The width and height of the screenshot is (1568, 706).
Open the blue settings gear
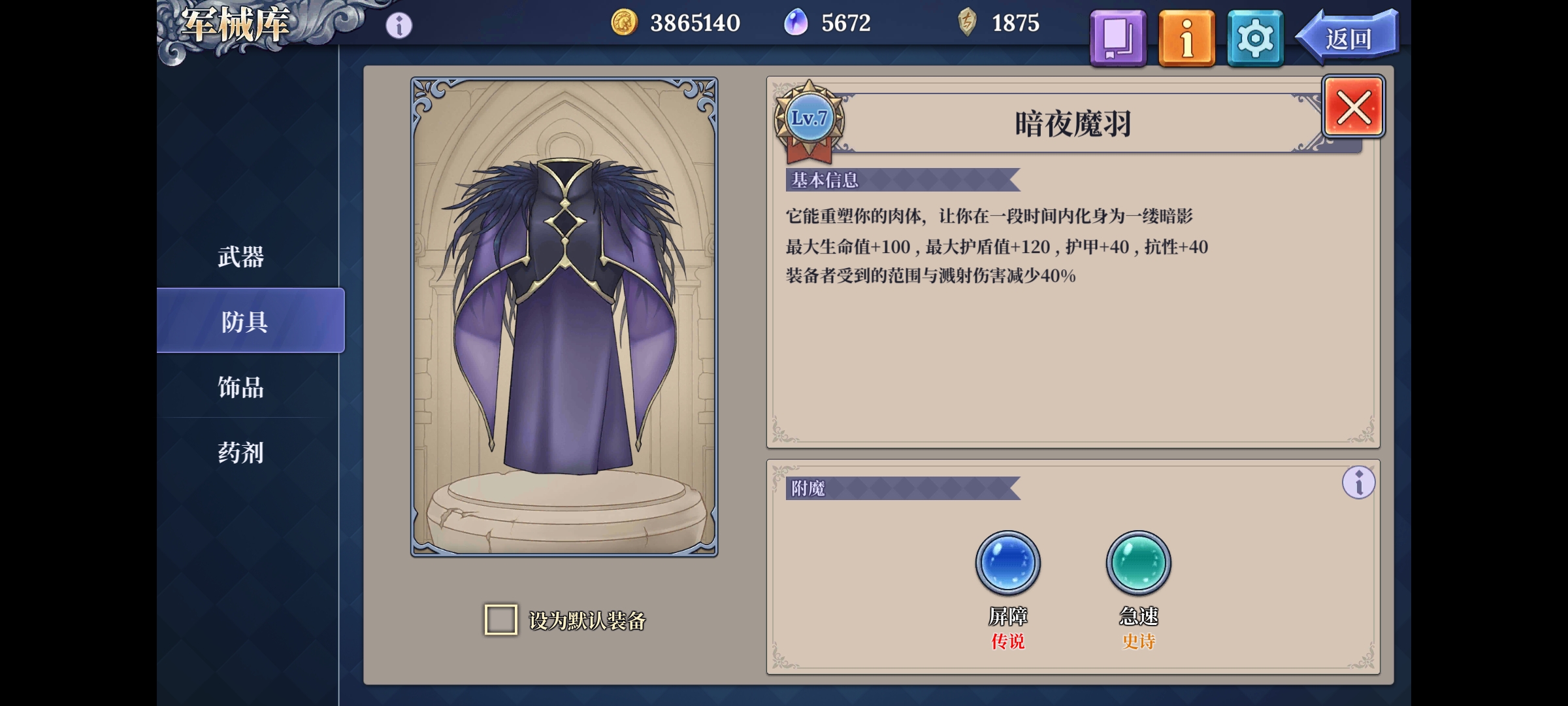coord(1255,37)
